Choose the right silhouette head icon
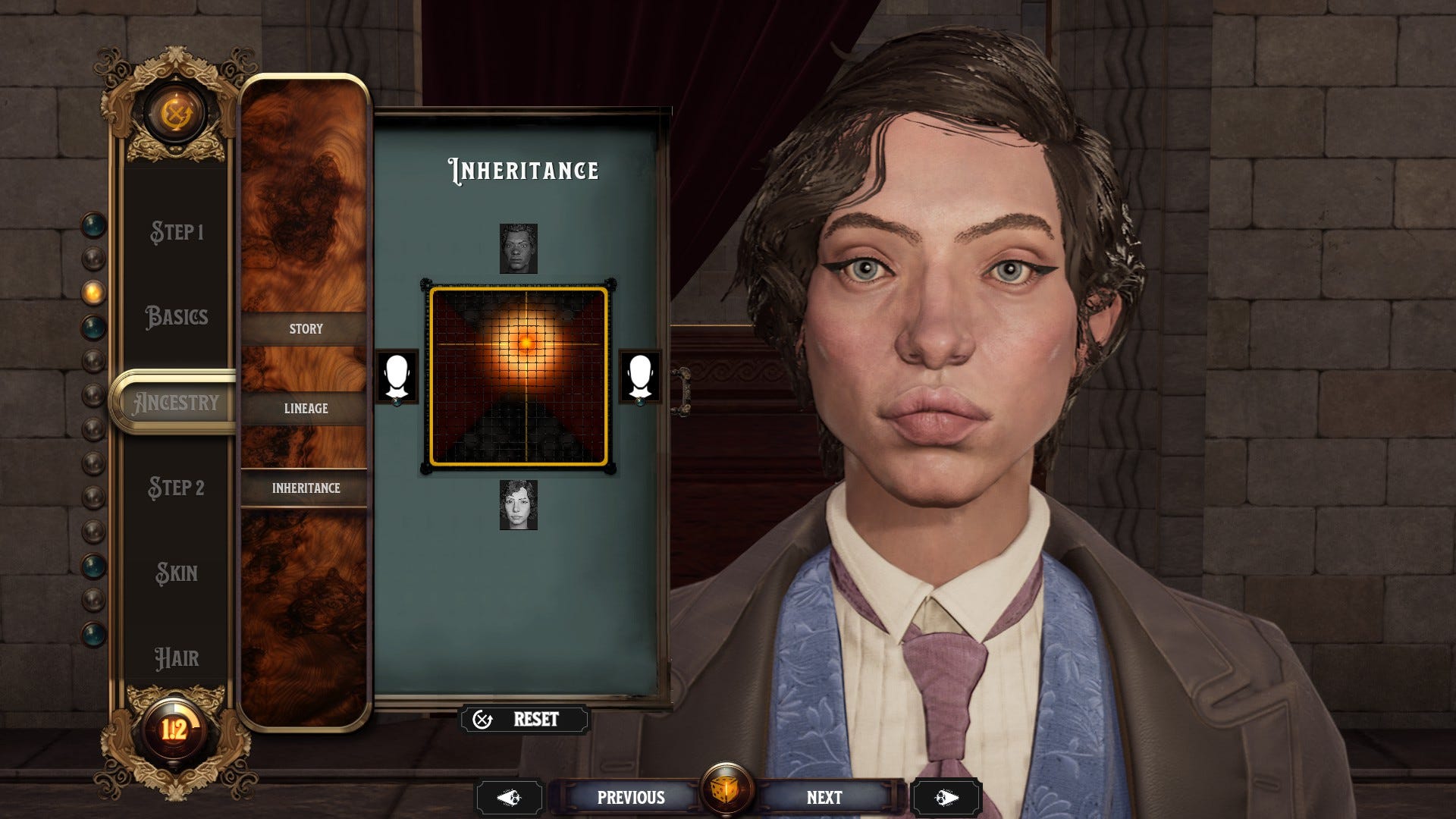Image resolution: width=1456 pixels, height=819 pixels. tap(640, 376)
